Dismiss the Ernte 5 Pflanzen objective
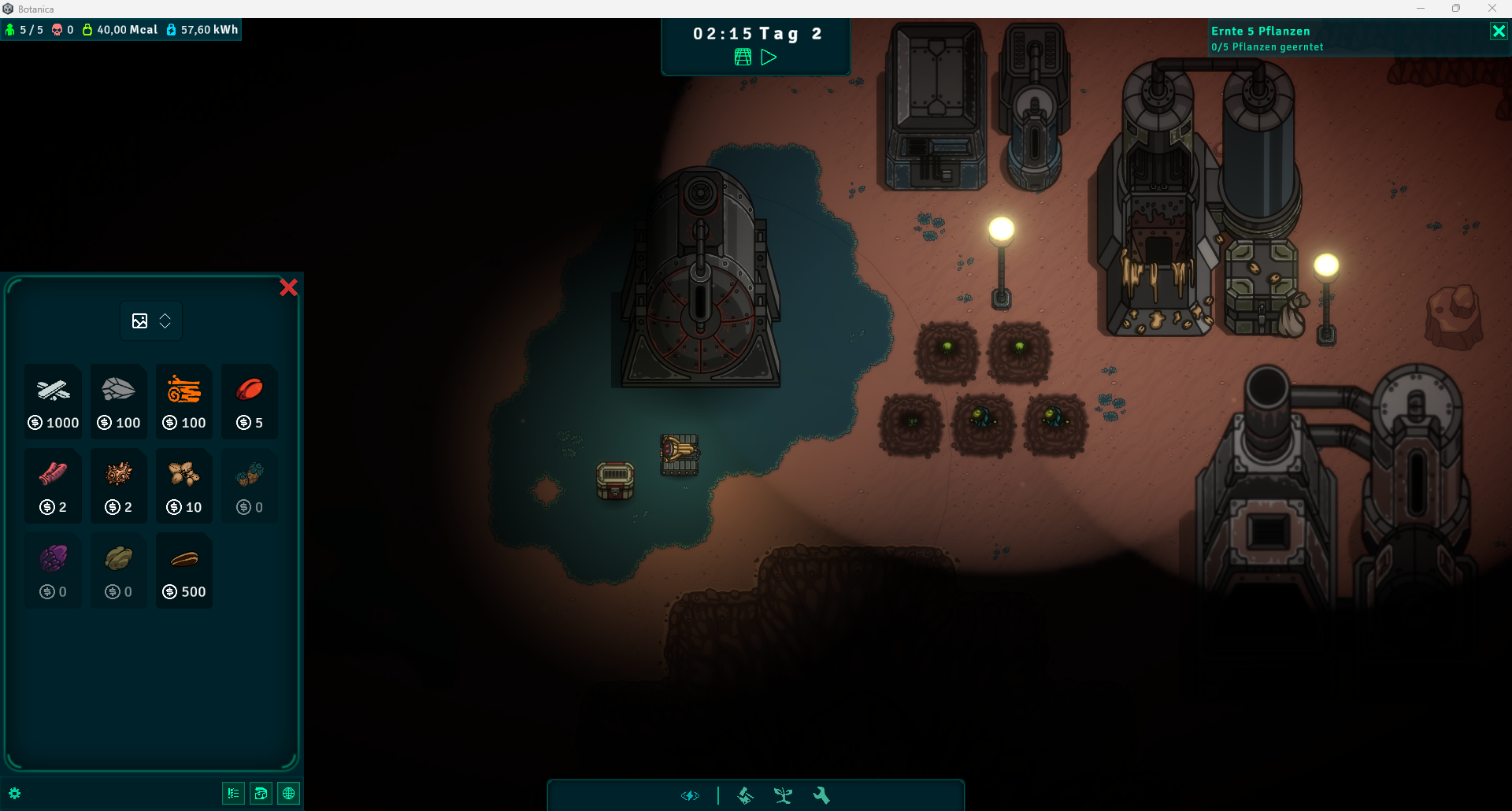 [x=1499, y=31]
